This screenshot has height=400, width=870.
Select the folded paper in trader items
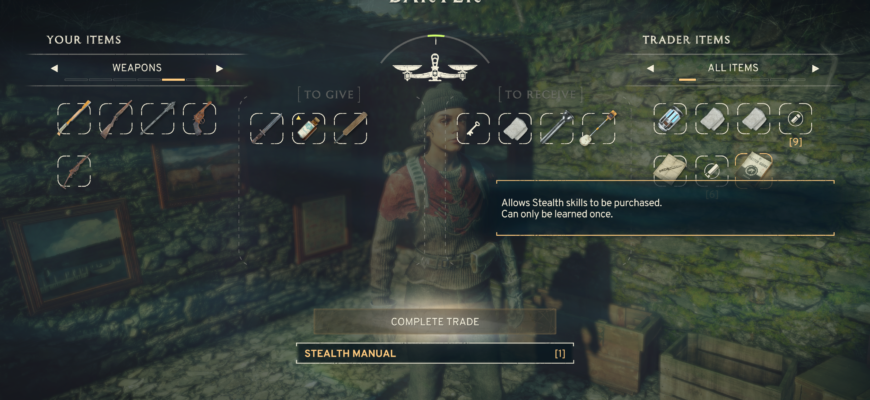pos(670,168)
